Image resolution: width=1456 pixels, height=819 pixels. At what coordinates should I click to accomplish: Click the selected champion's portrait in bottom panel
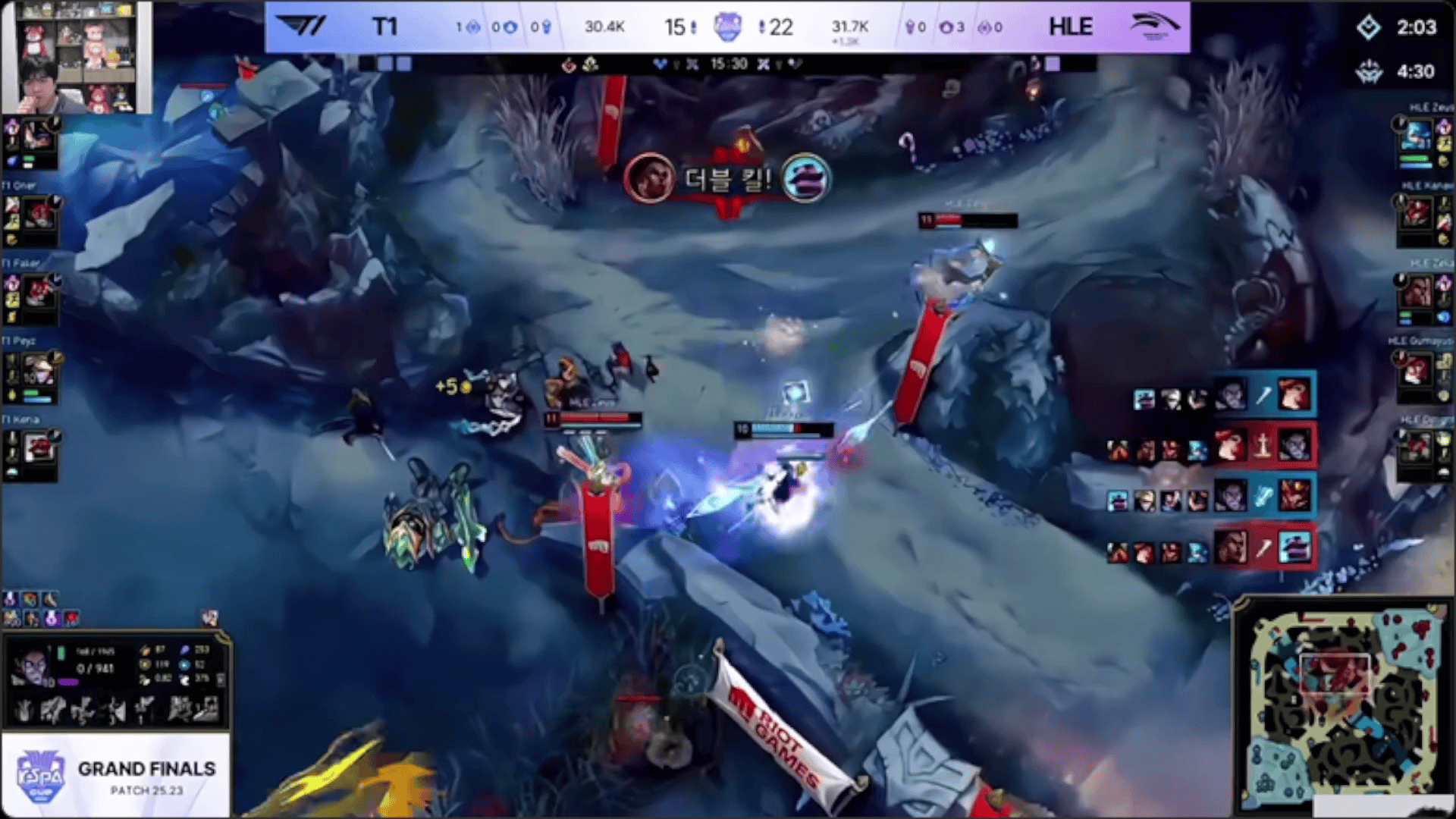33,669
